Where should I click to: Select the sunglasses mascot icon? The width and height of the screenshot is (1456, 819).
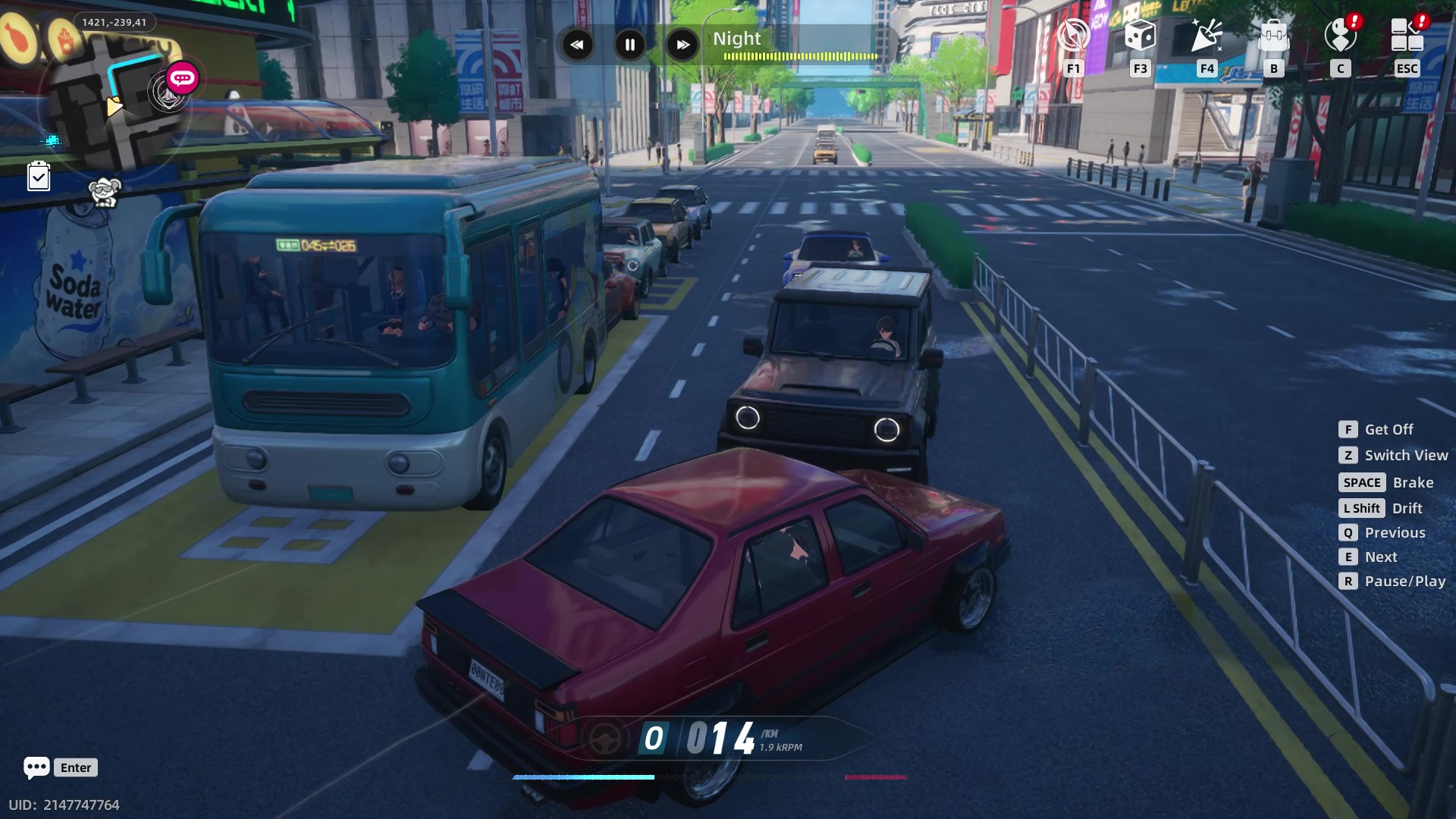click(x=104, y=192)
